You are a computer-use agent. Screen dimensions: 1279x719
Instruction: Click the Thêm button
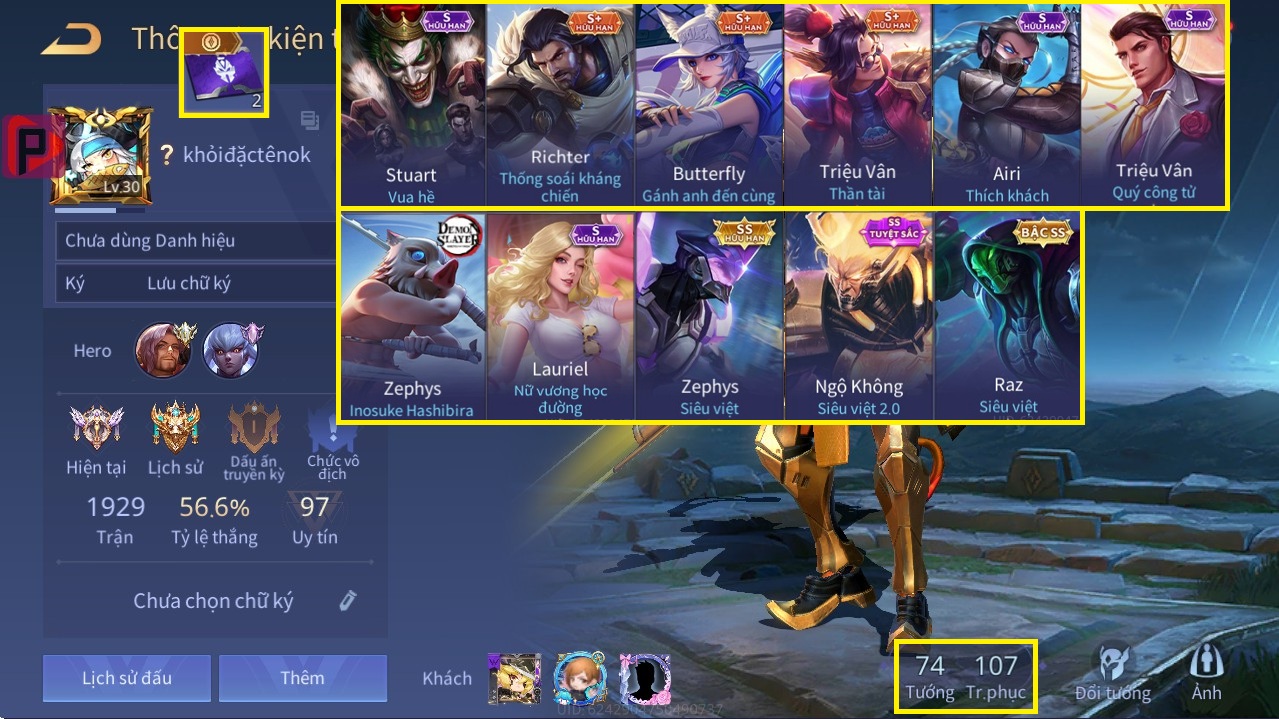point(302,678)
